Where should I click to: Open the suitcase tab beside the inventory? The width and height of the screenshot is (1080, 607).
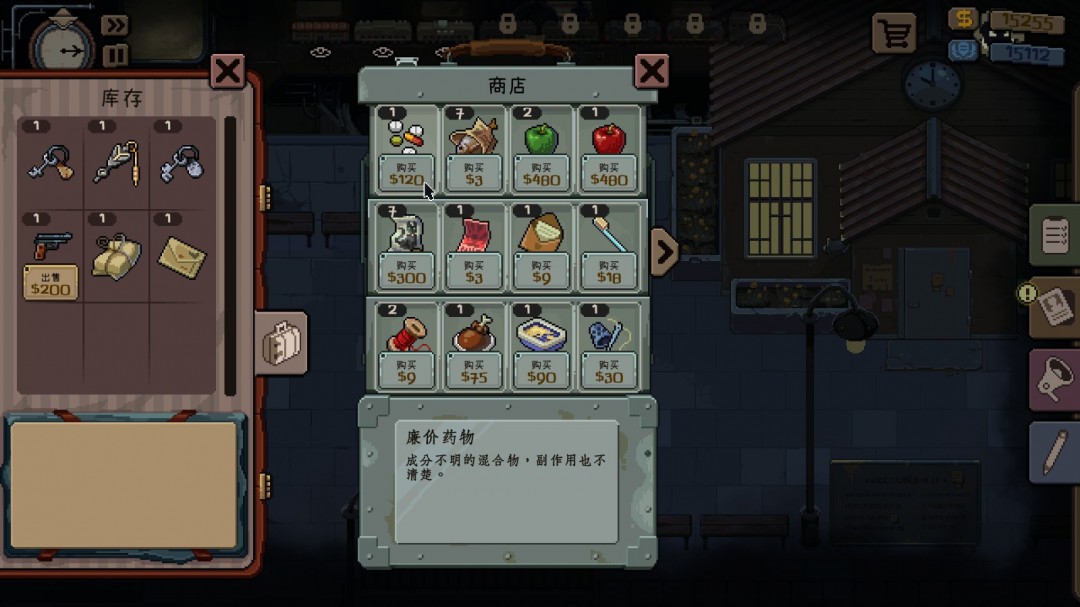280,343
